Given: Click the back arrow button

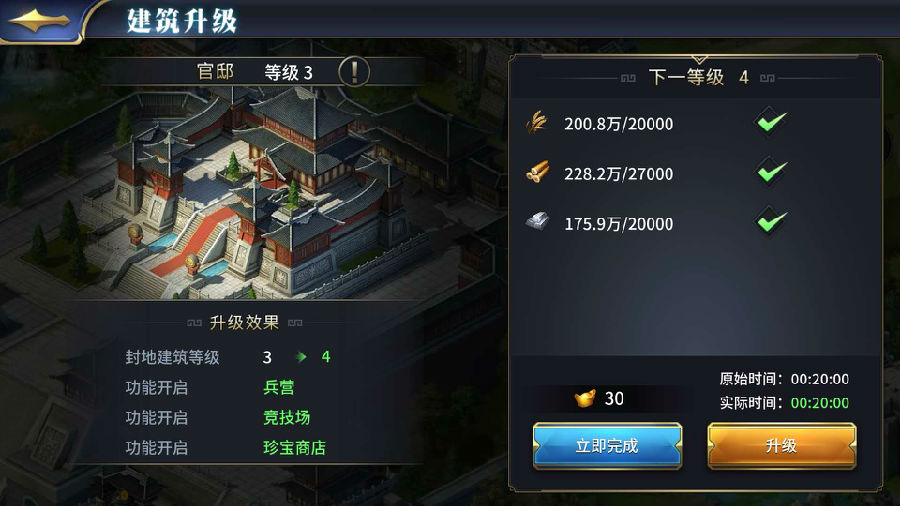Looking at the screenshot, I should pyautogui.click(x=40, y=19).
